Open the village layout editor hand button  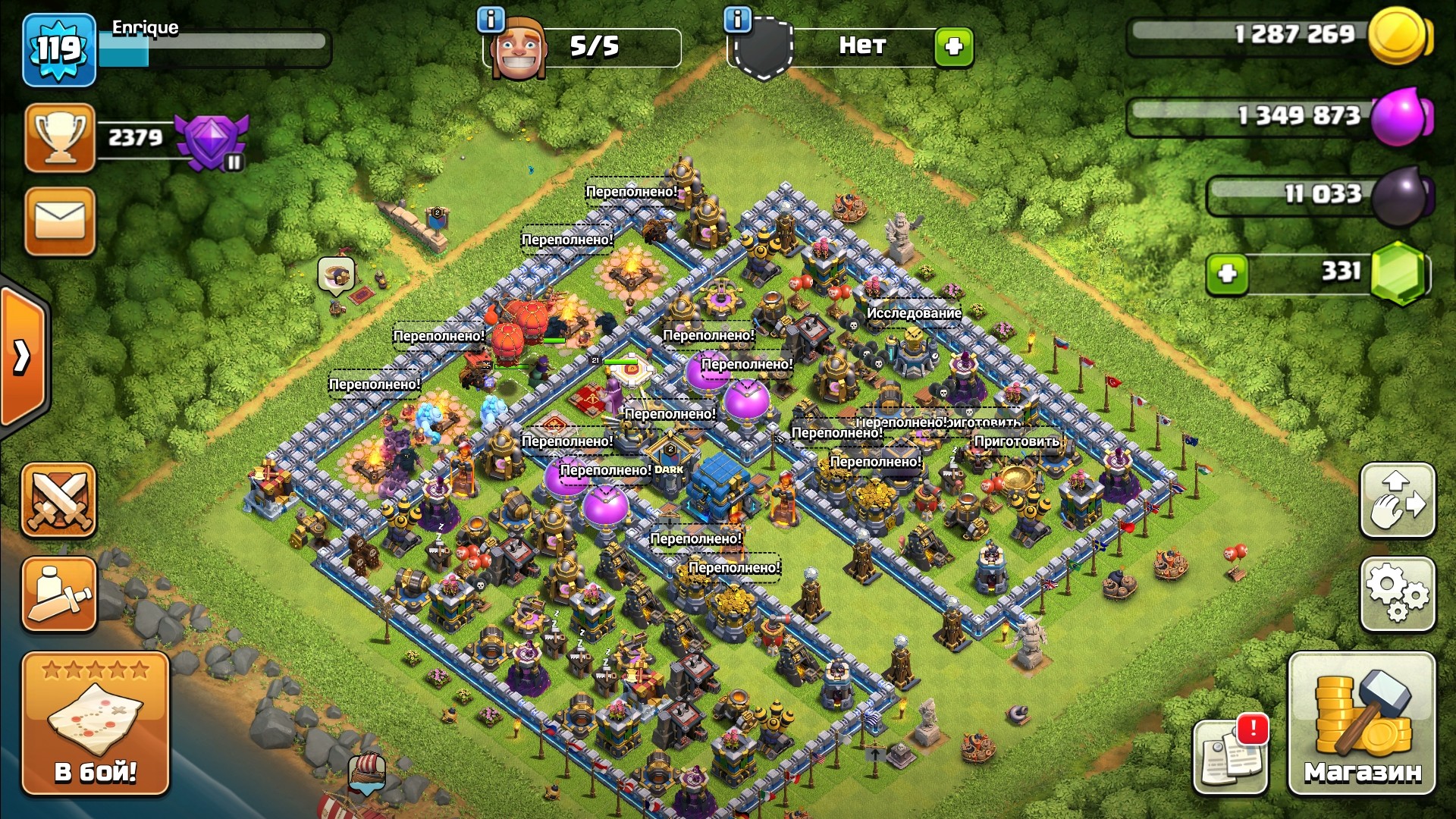pyautogui.click(x=1398, y=500)
